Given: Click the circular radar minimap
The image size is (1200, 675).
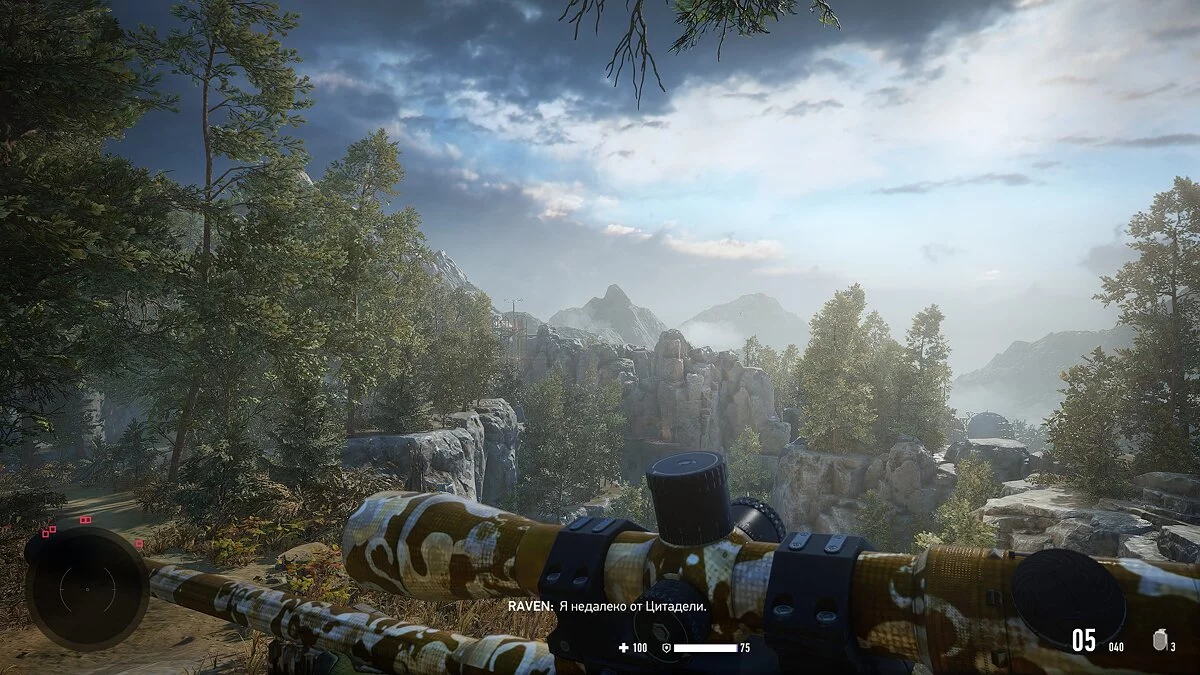Looking at the screenshot, I should 87,588.
